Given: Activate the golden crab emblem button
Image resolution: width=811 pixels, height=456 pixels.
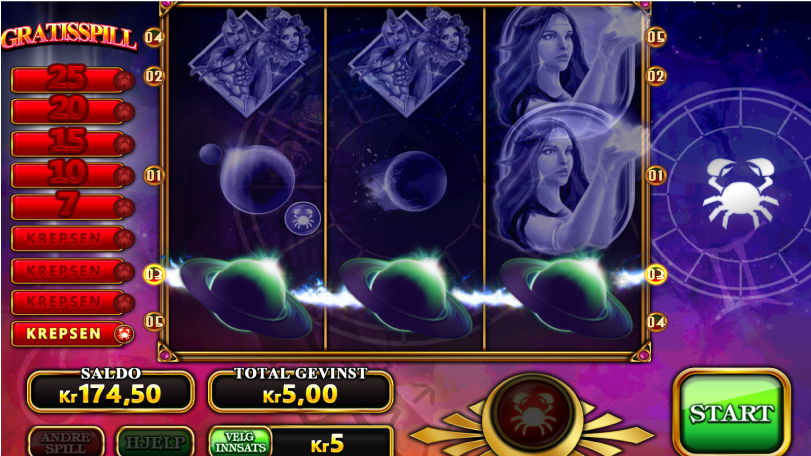Looking at the screenshot, I should (531, 412).
